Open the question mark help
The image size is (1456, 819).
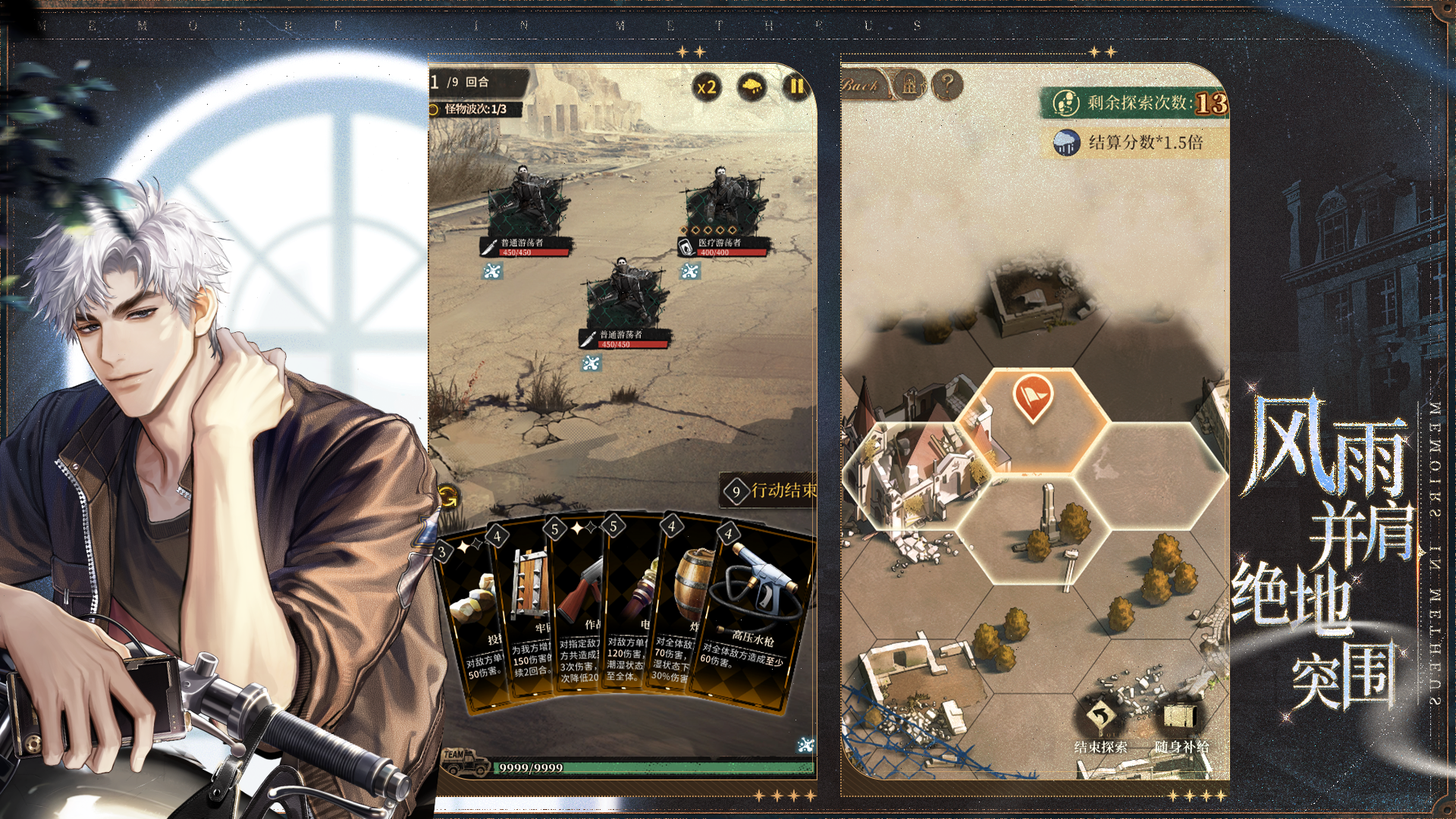click(x=946, y=85)
